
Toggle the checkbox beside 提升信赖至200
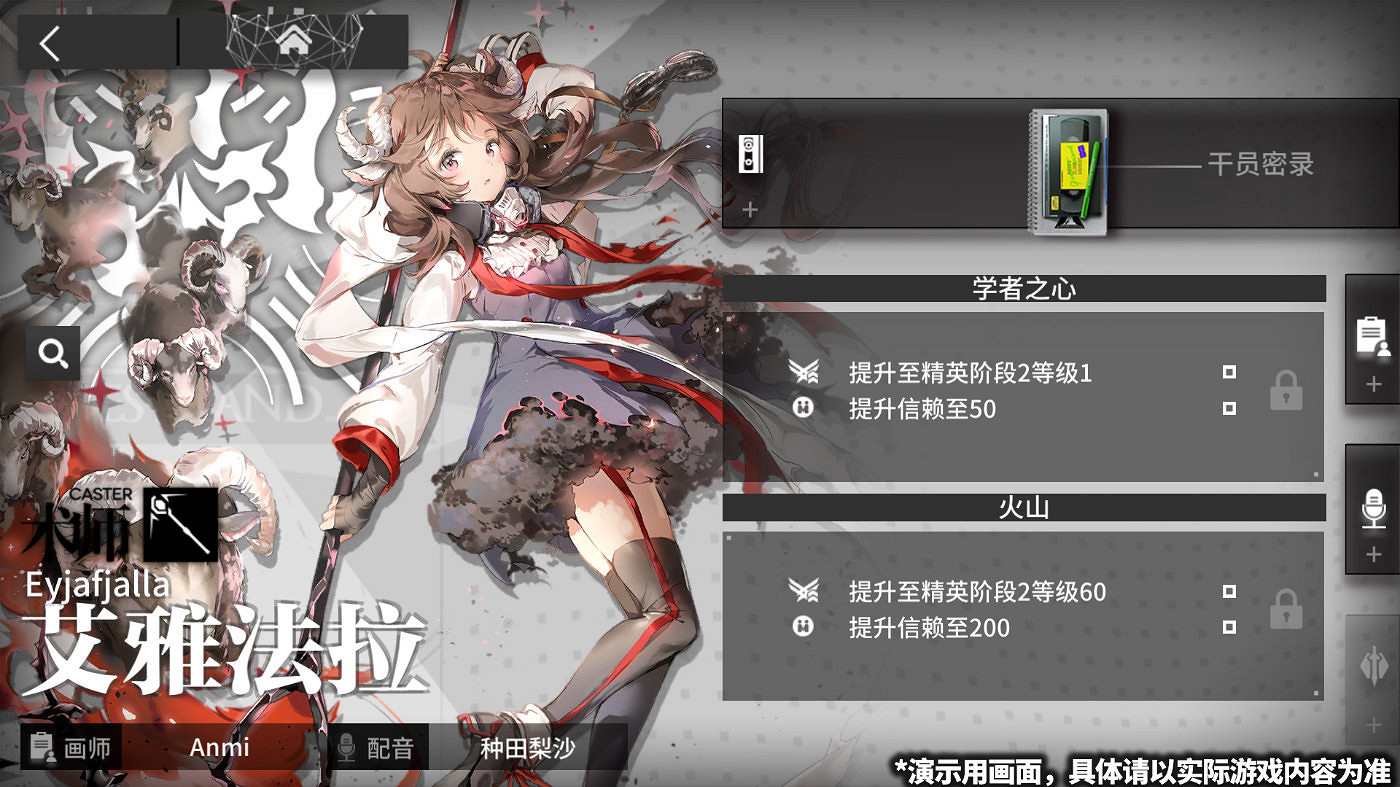(1228, 626)
